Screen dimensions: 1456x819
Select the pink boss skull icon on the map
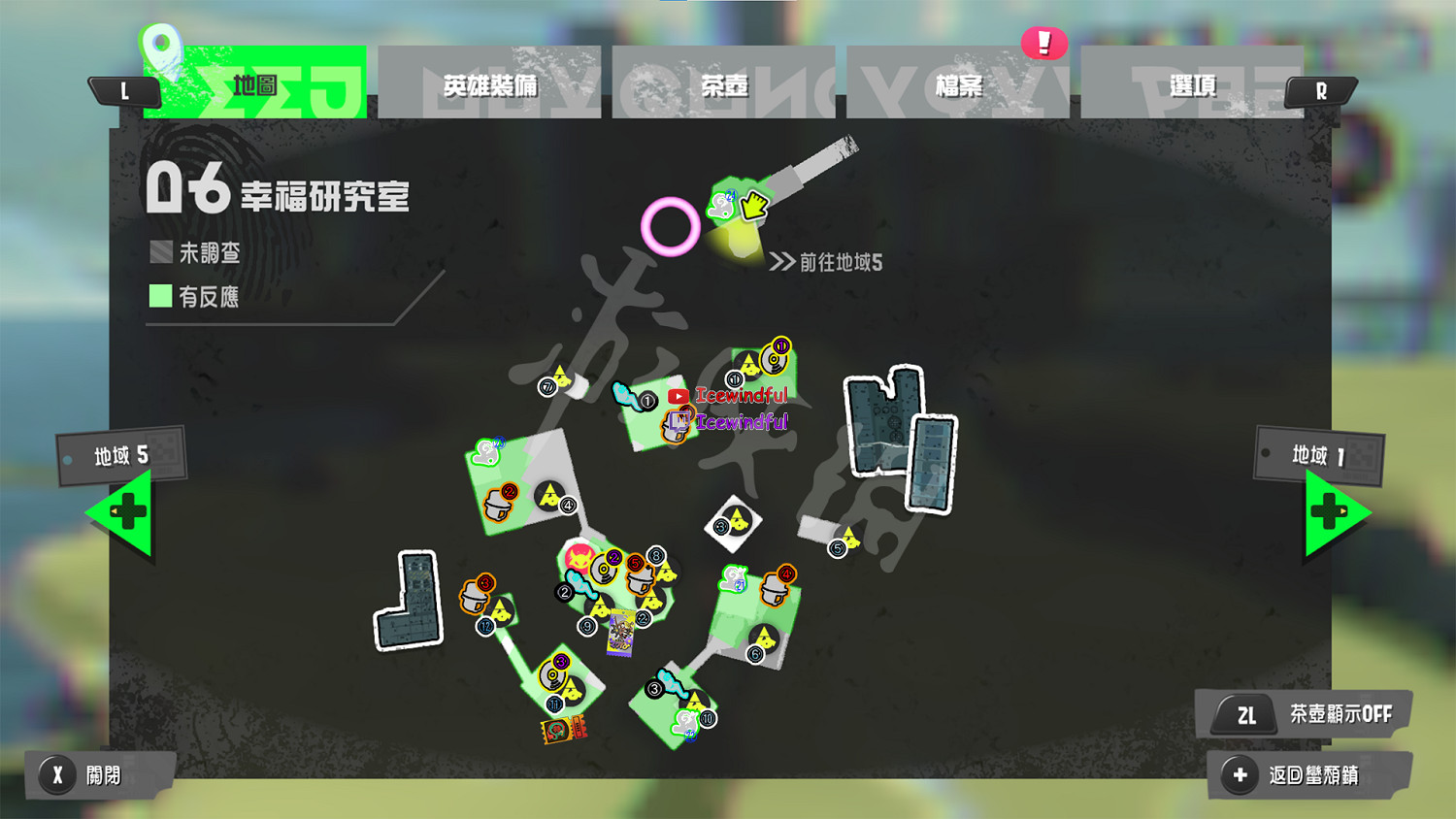[579, 560]
